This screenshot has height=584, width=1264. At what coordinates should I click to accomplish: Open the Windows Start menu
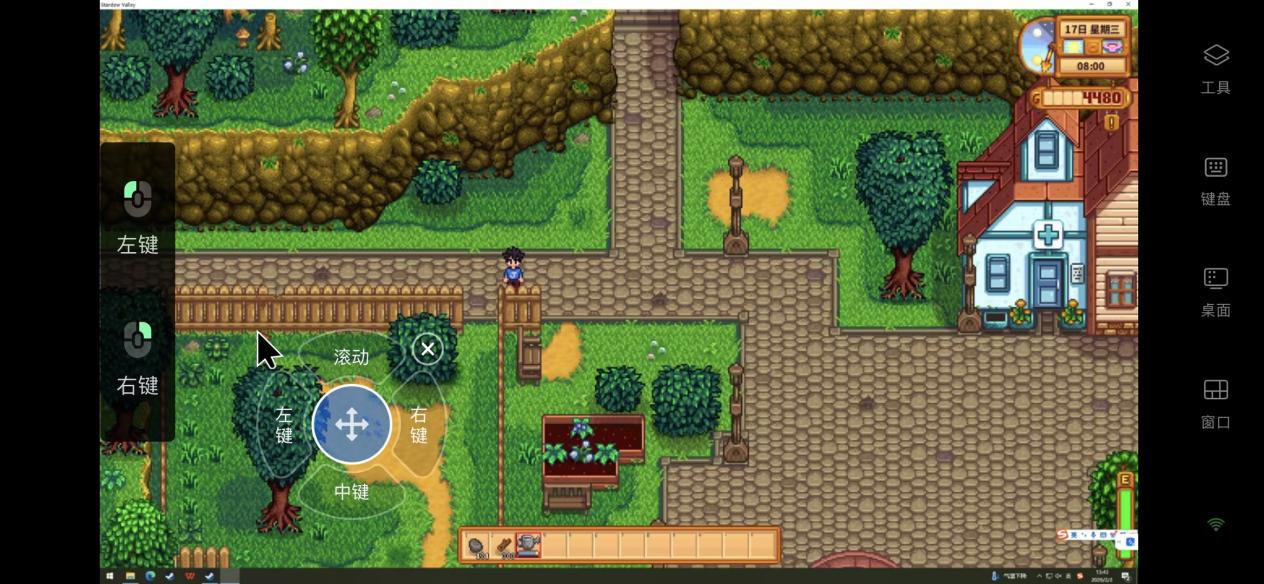click(109, 577)
